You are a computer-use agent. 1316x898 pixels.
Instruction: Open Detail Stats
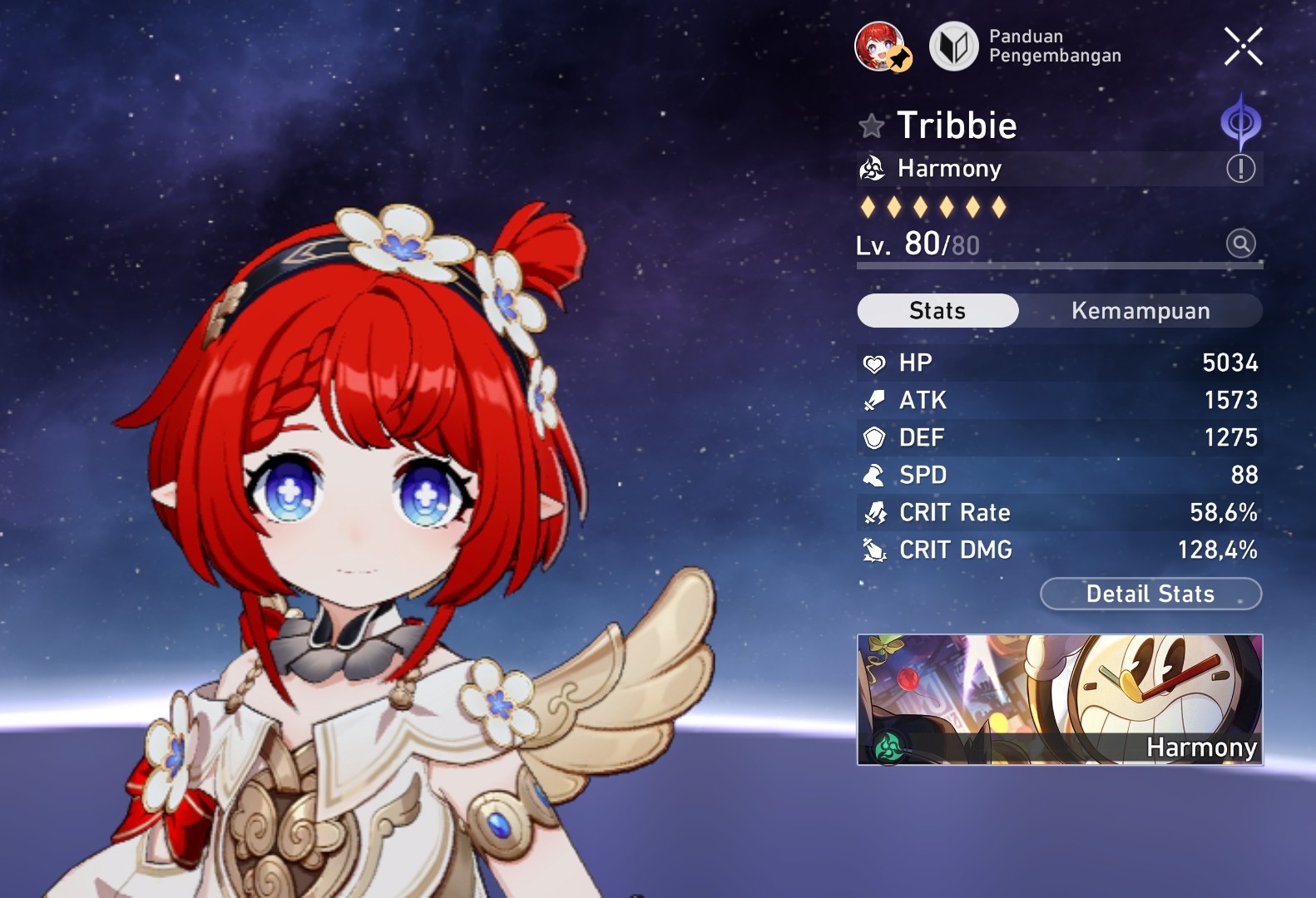[1150, 594]
